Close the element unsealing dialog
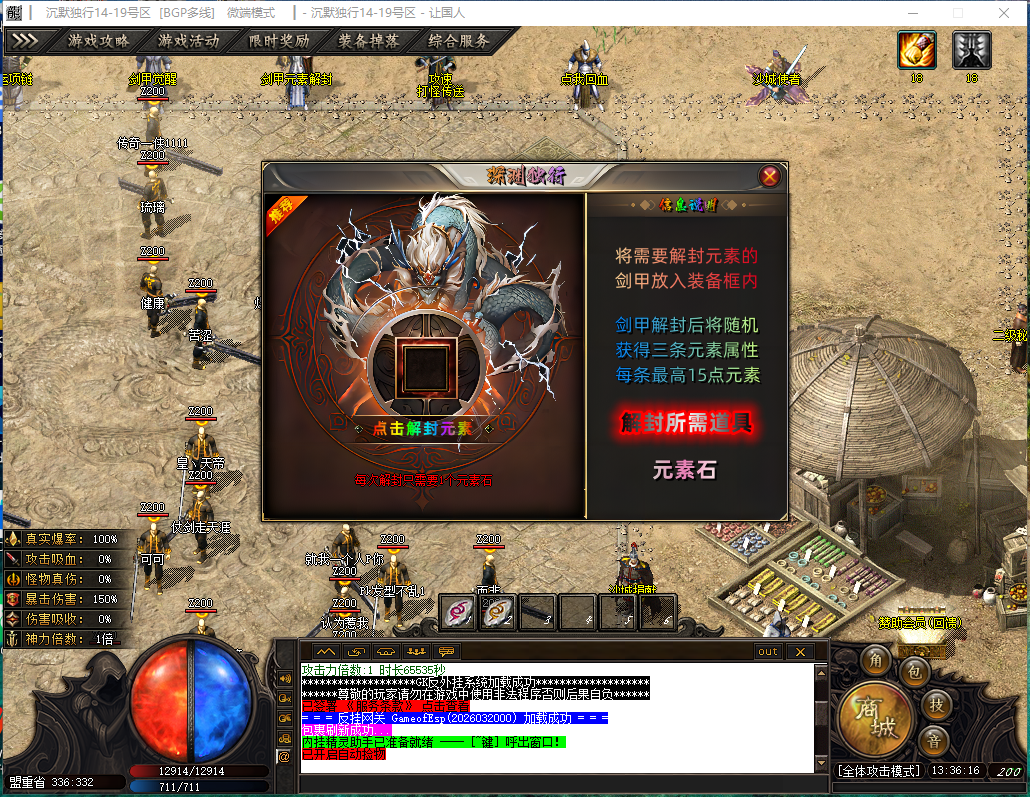 tap(769, 177)
